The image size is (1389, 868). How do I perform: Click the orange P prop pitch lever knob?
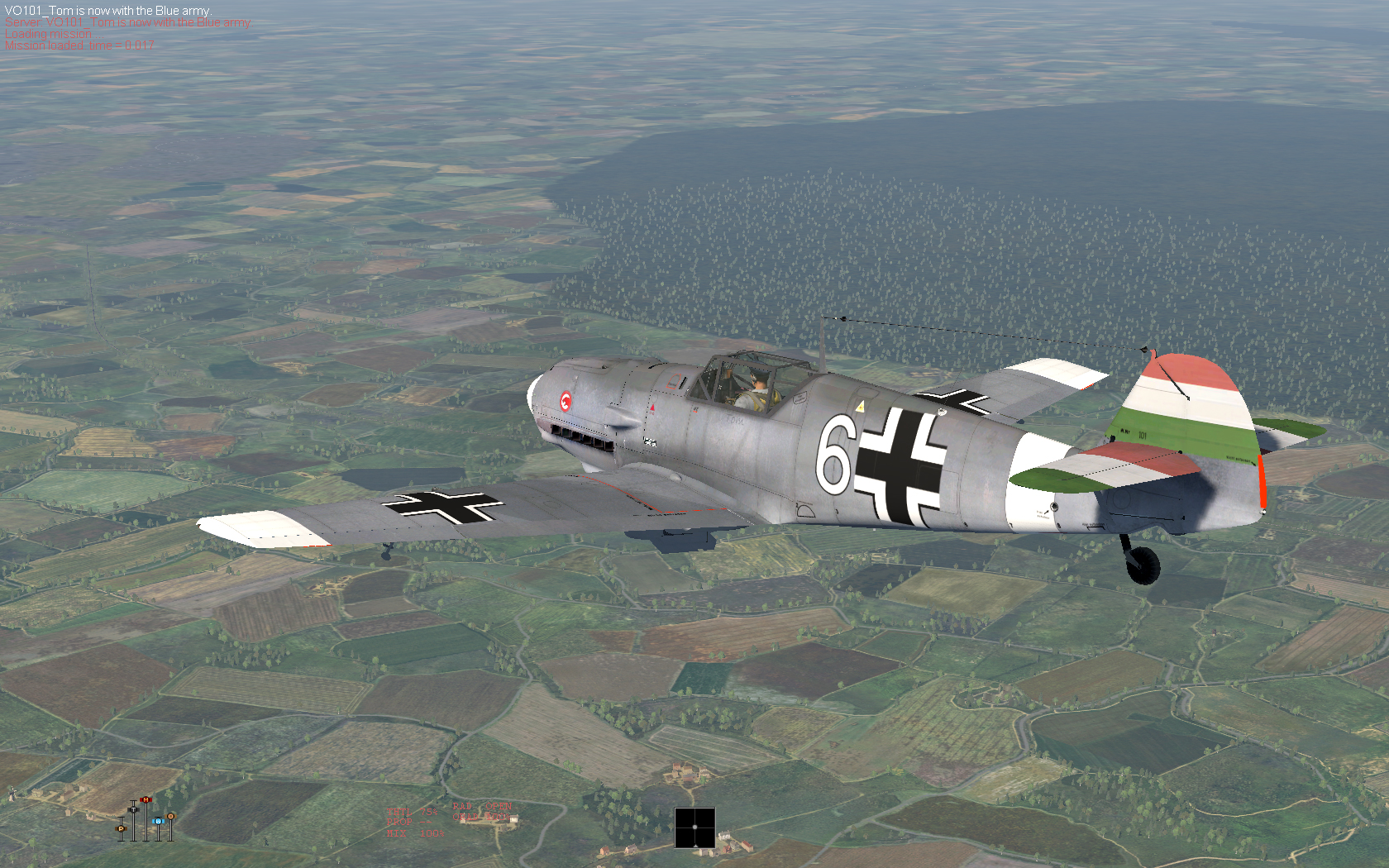tap(121, 828)
